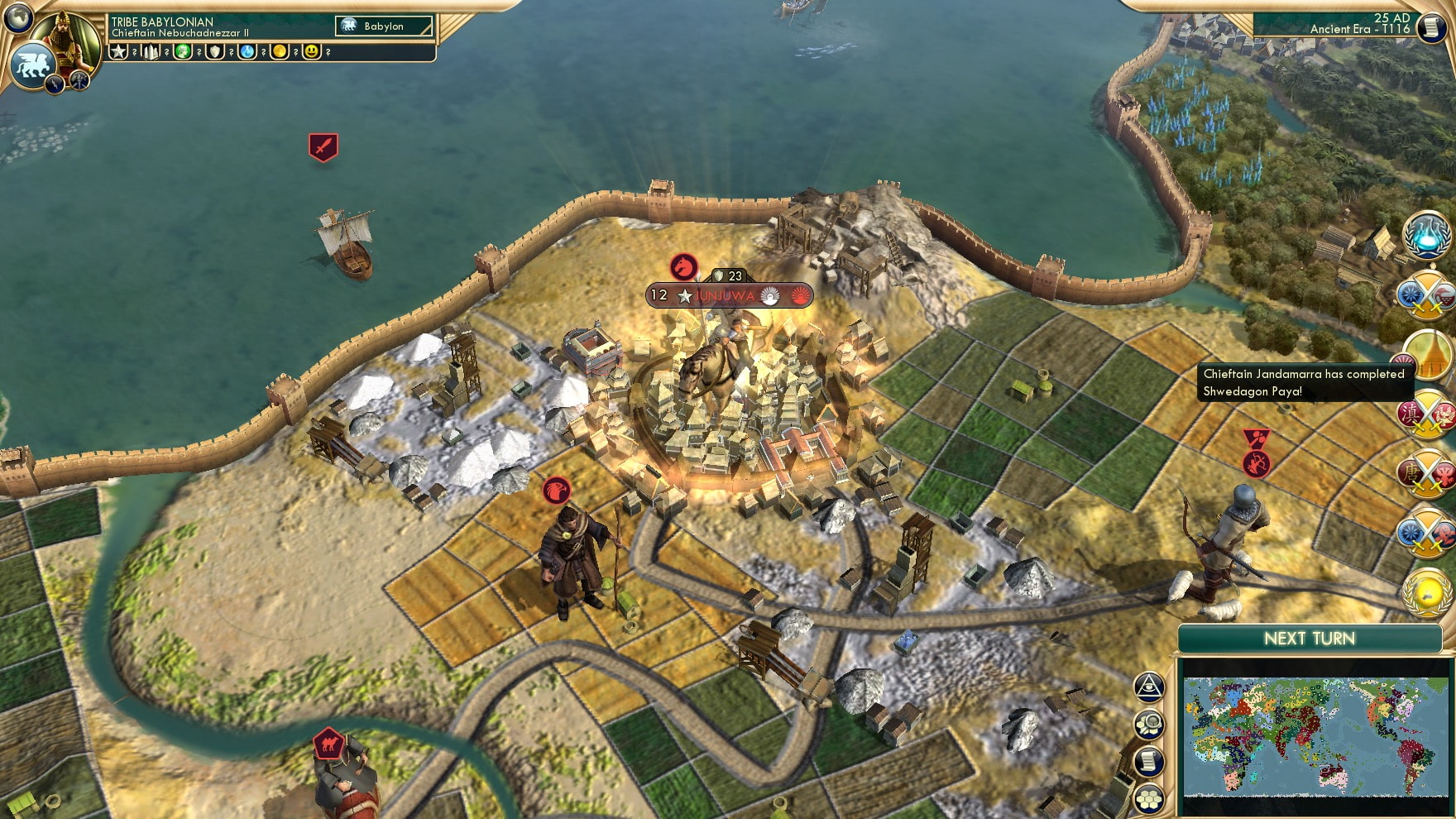Click the happiness smiley face icon

click(312, 53)
